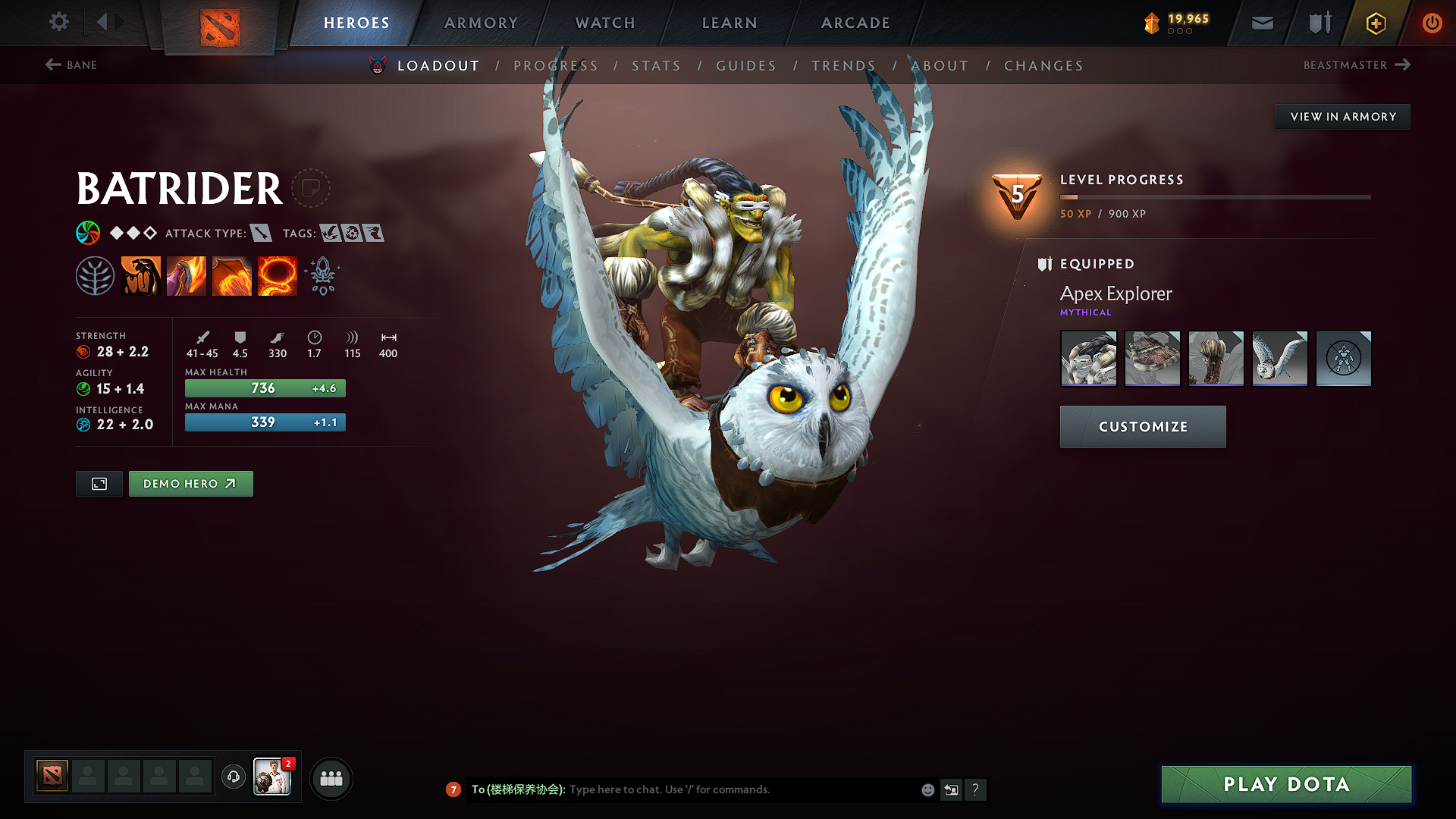The width and height of the screenshot is (1456, 819).
Task: Launch Demo Hero mode
Action: click(x=190, y=484)
